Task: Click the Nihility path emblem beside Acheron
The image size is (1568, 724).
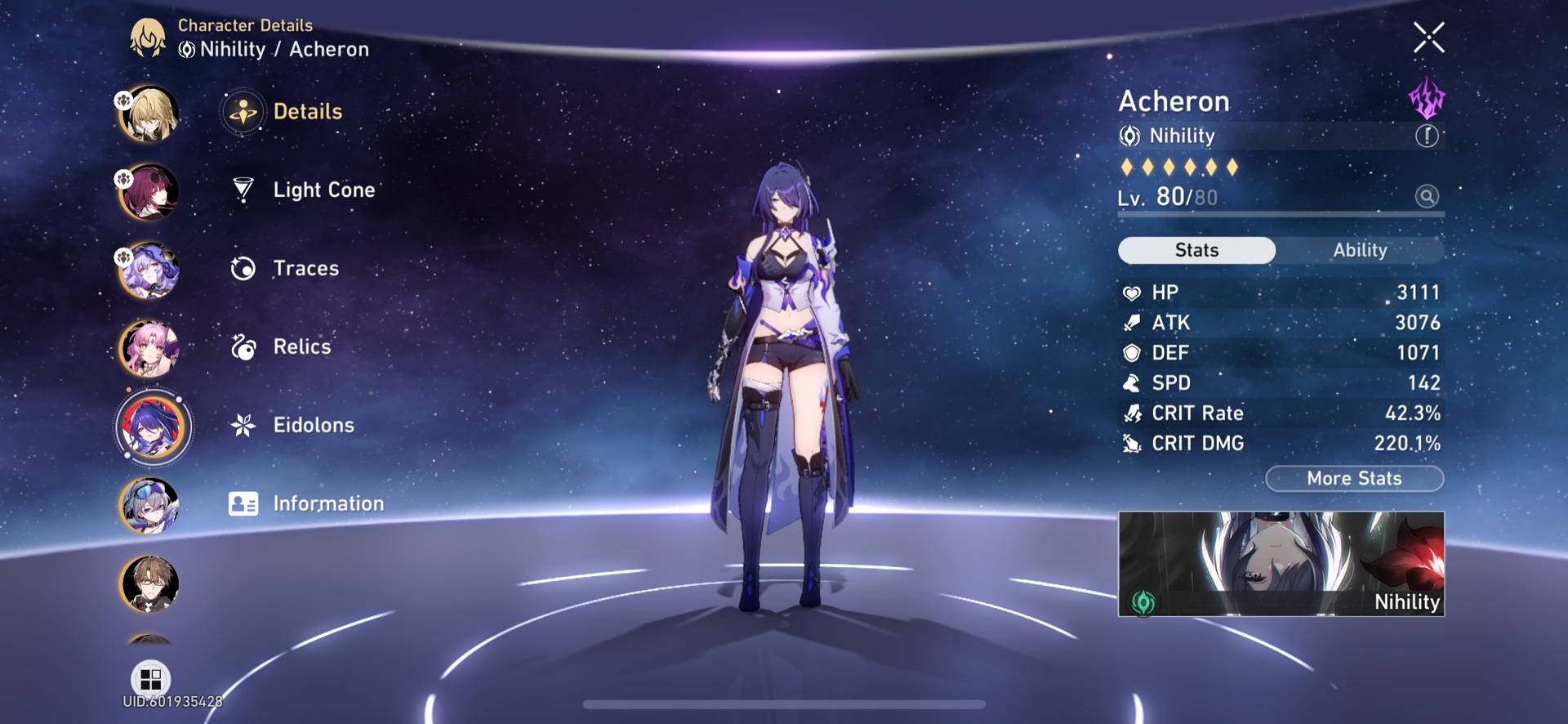Action: (1131, 136)
